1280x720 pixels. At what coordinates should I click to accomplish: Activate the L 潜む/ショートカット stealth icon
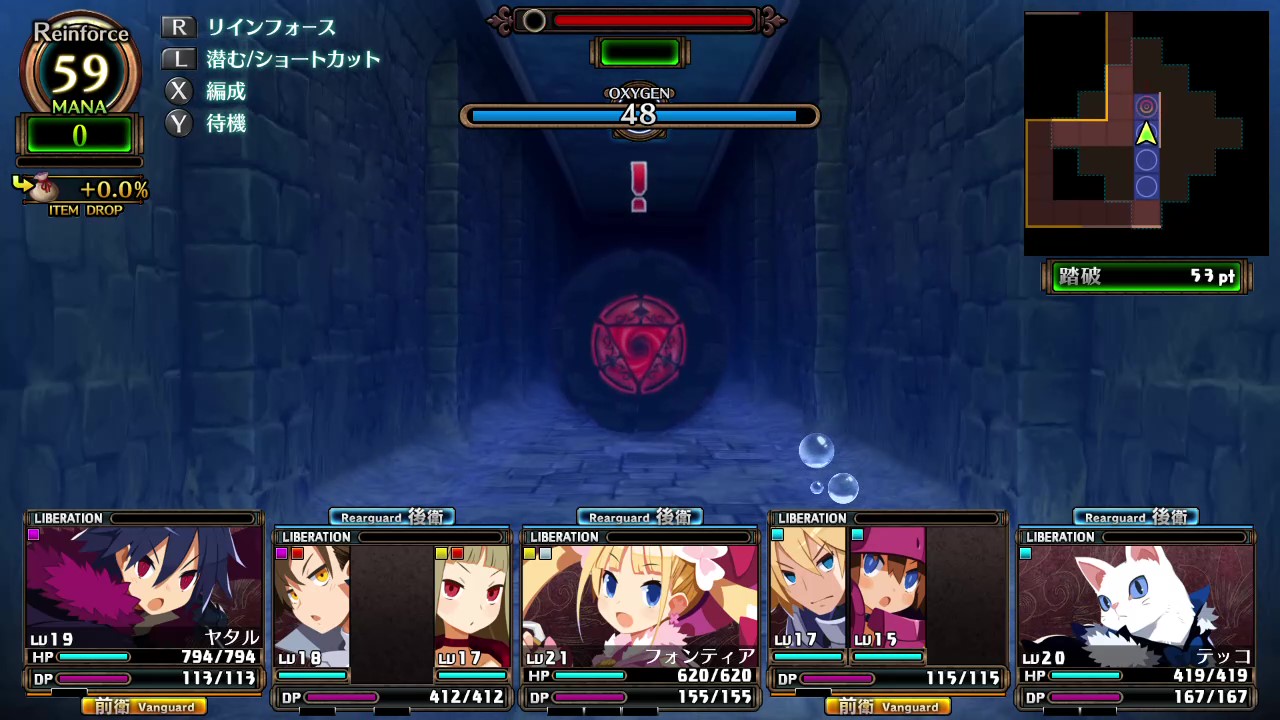[178, 59]
